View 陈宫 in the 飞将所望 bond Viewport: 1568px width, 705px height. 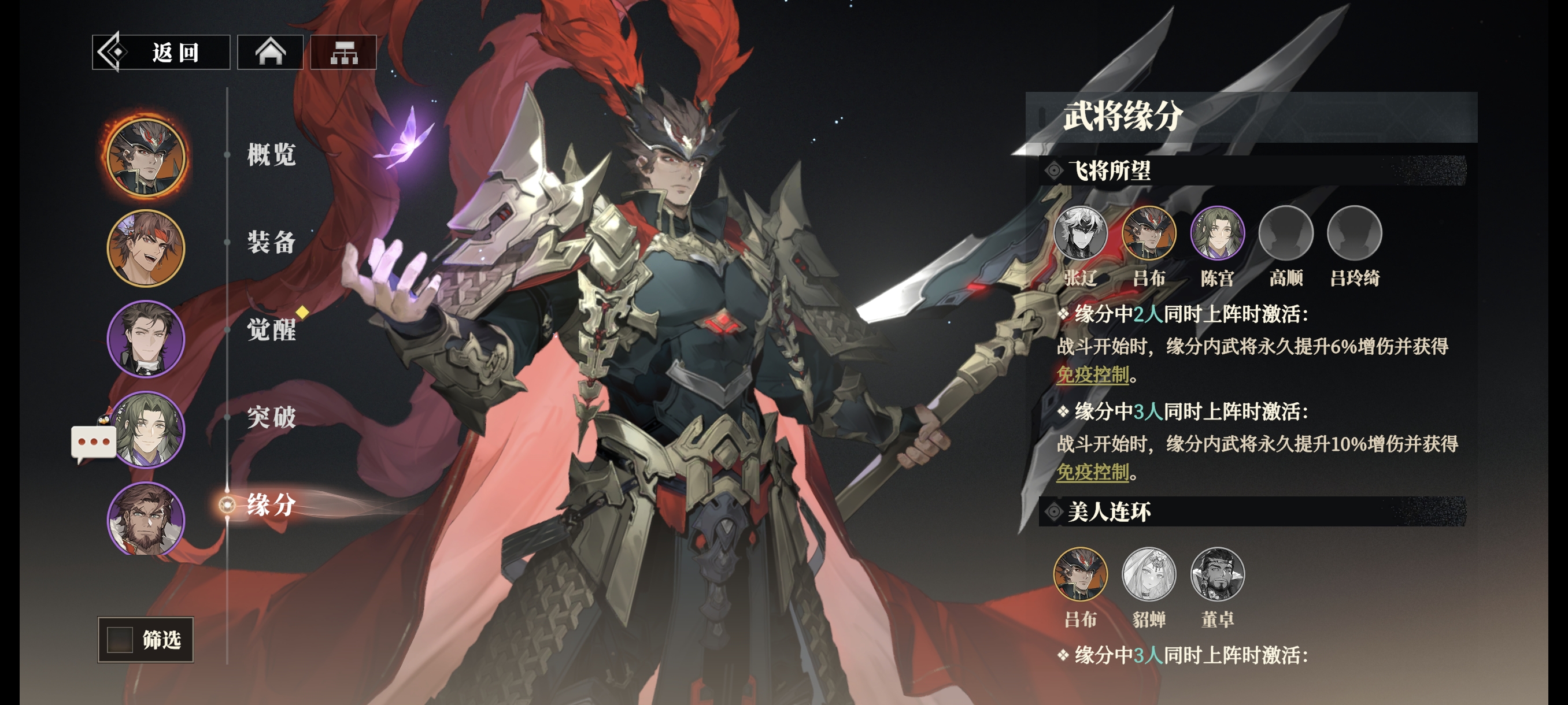1218,233
